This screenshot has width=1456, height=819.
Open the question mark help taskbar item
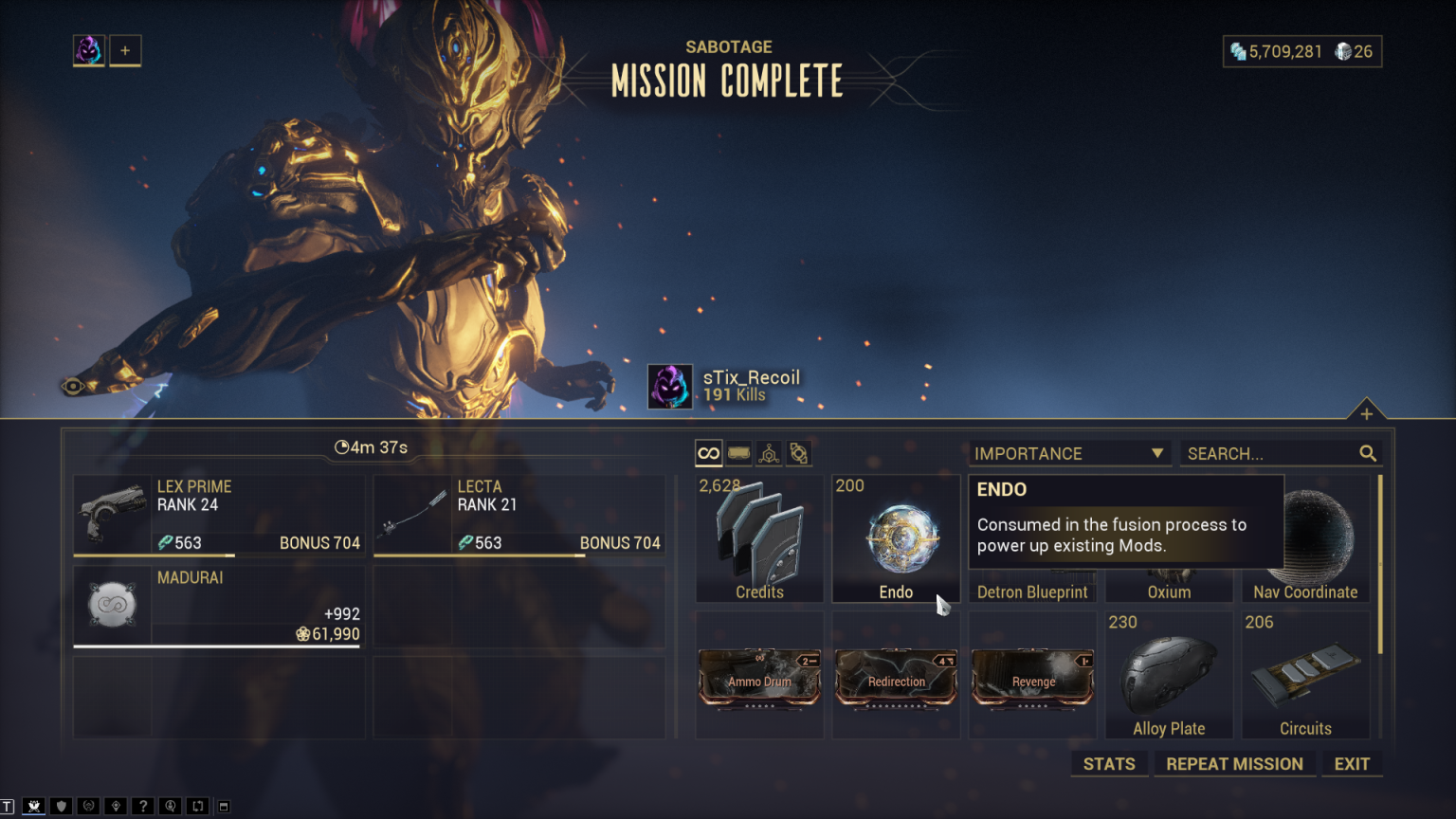(142, 806)
